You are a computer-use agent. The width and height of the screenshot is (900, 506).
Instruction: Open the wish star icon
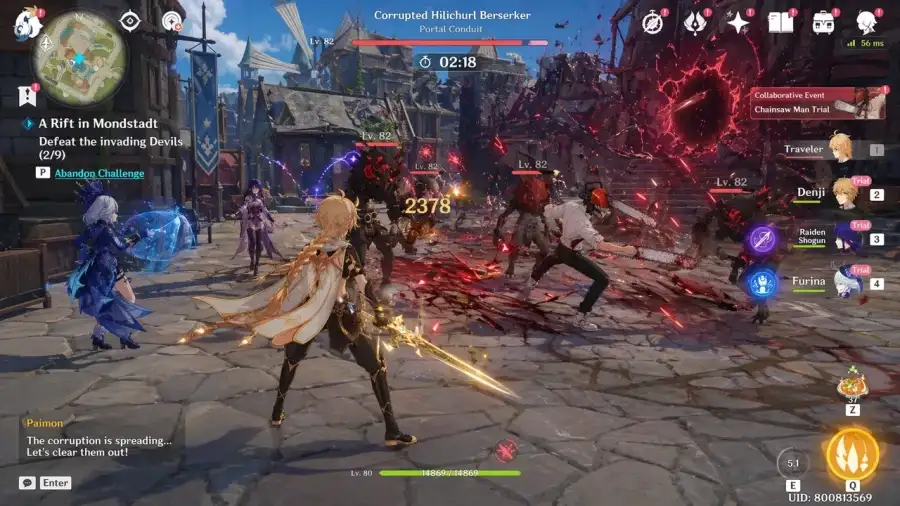pos(739,22)
